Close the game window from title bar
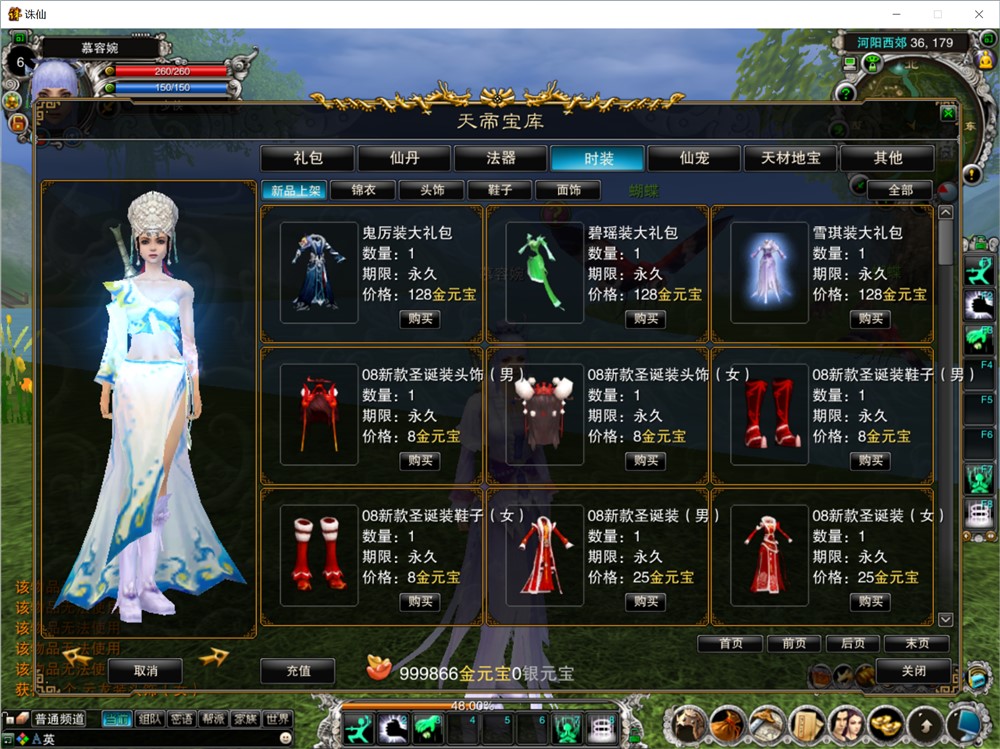1000x749 pixels. pos(977,14)
